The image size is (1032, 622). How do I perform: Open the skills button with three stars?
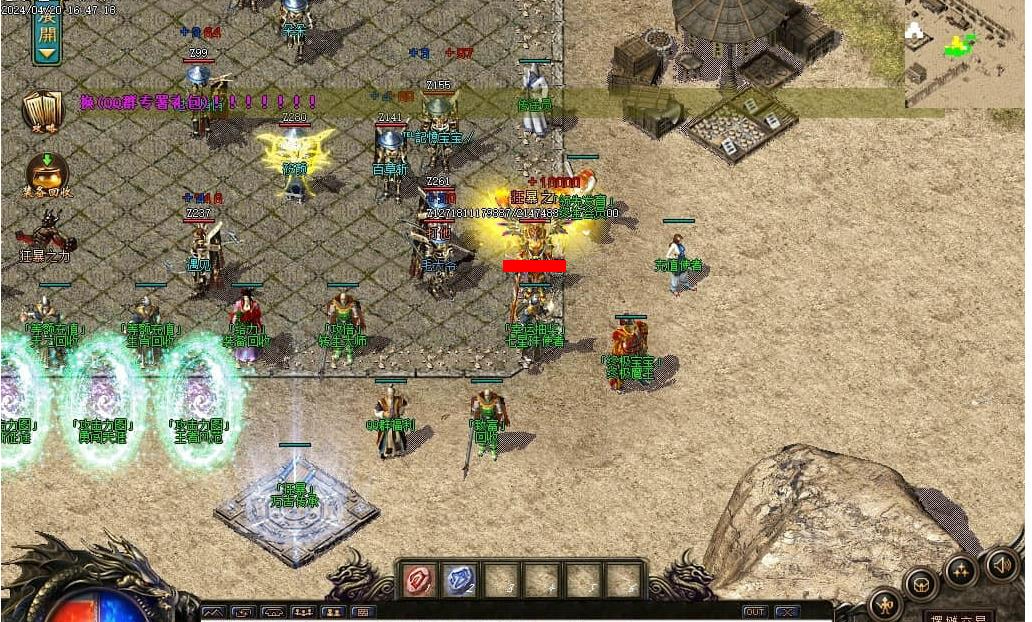961,571
